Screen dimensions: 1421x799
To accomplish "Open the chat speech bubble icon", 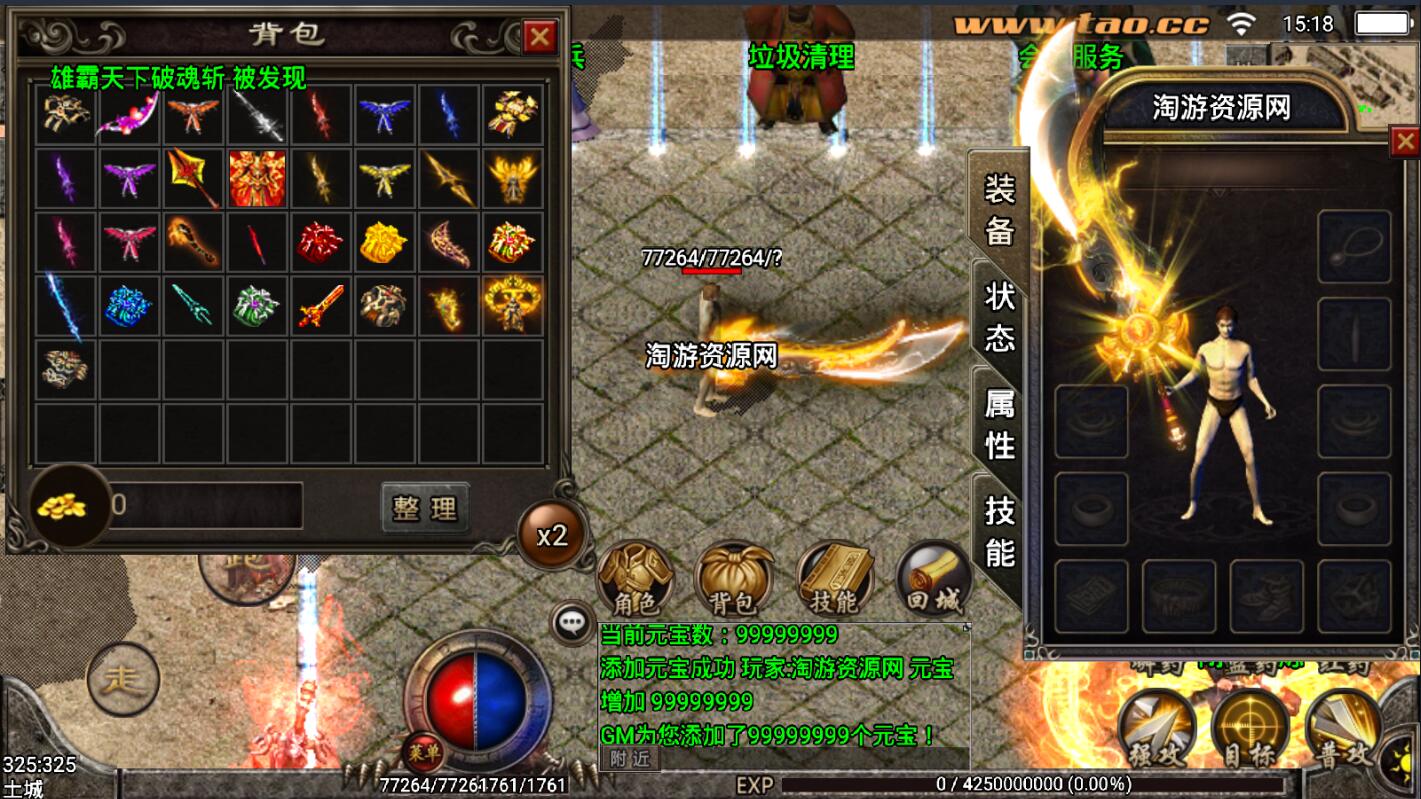I will point(572,623).
